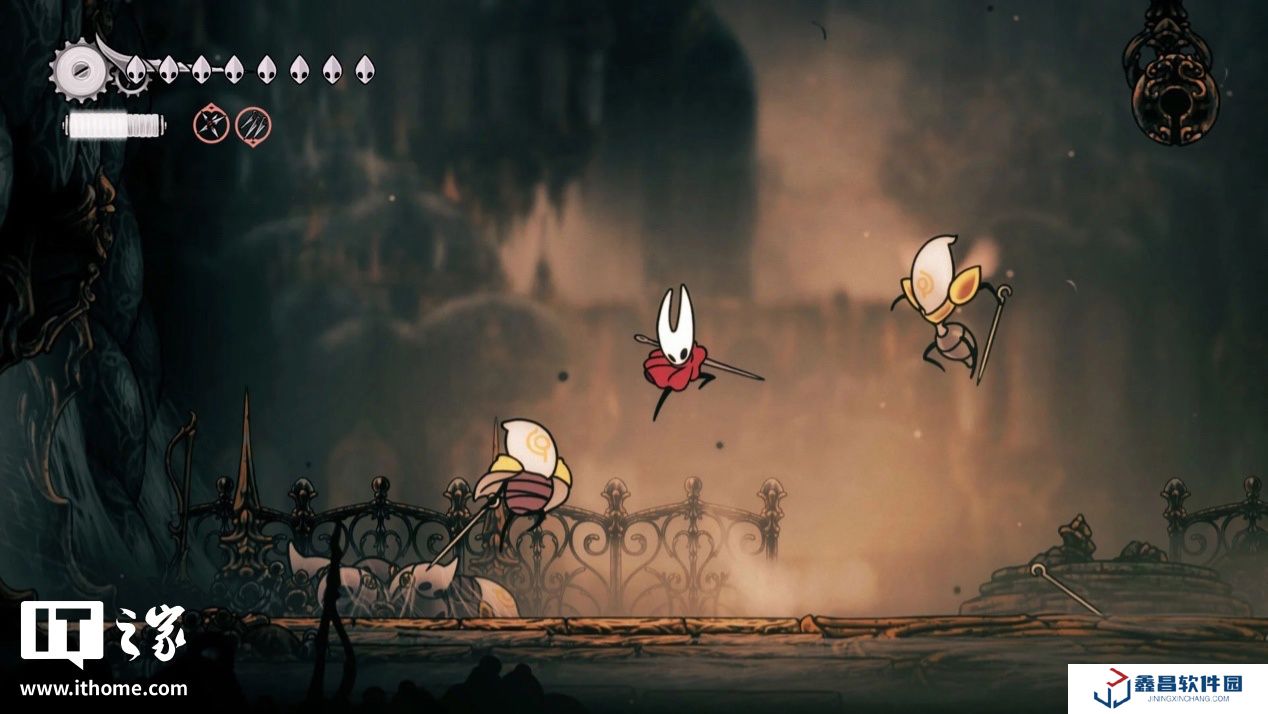The image size is (1268, 714).
Task: Click the silk spool gear emblem
Action: (x=80, y=69)
